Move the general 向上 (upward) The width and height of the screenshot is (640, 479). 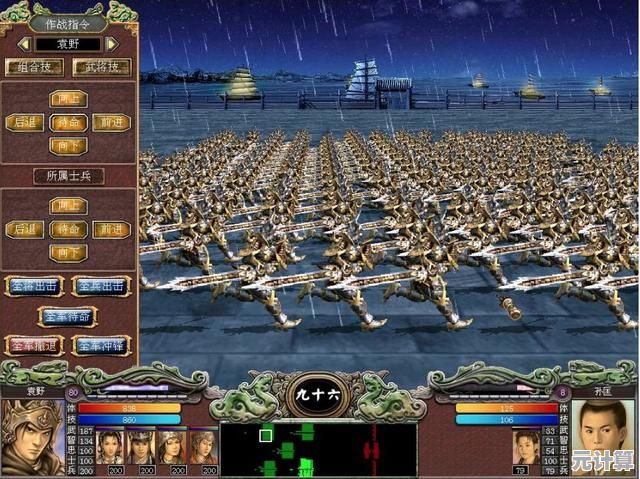(68, 99)
